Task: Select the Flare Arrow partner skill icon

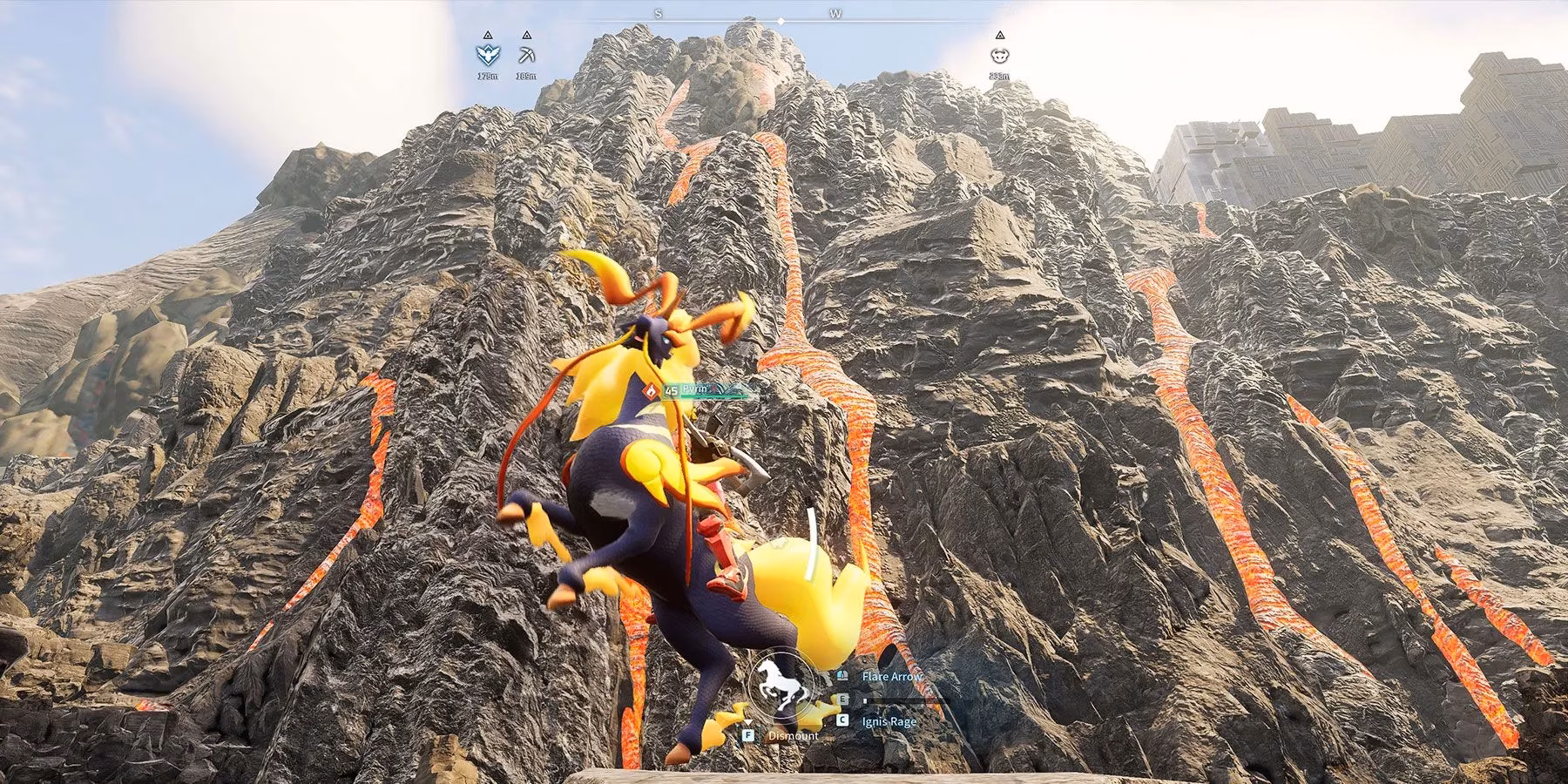Action: 842,676
